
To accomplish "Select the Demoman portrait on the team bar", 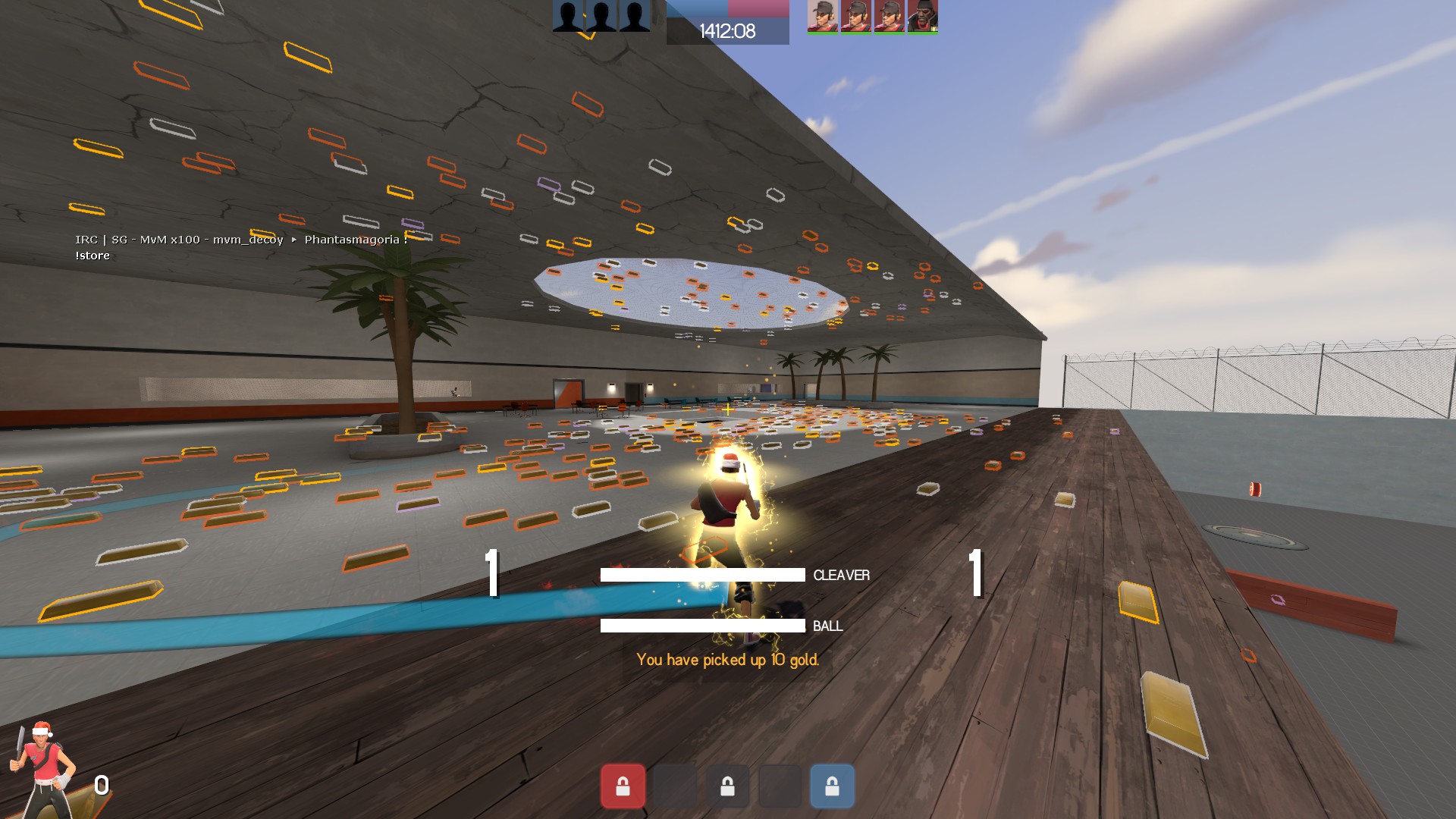I will click(923, 16).
